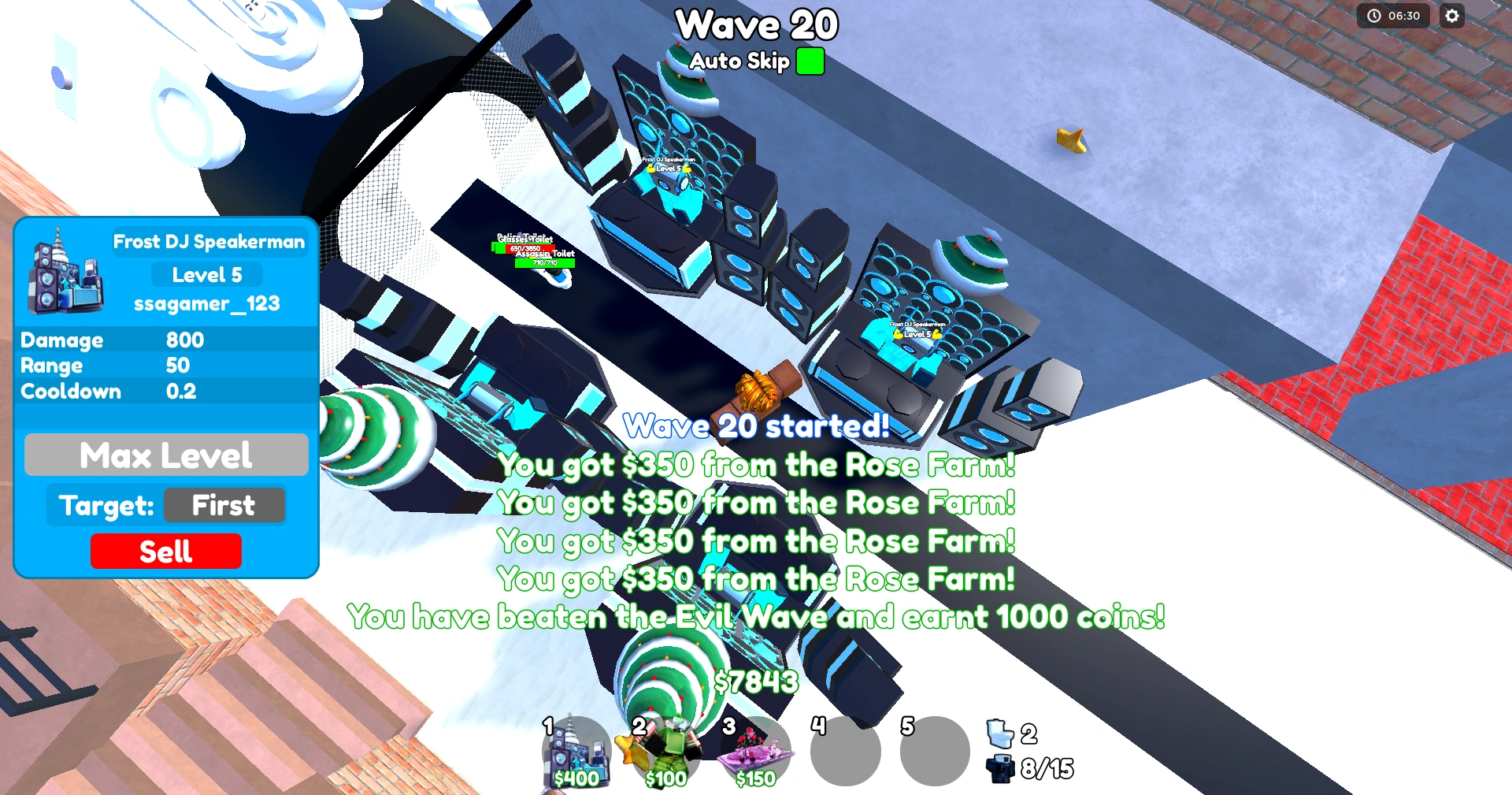Click the ssagamer__123 owner name
The image size is (1512, 795).
[207, 303]
